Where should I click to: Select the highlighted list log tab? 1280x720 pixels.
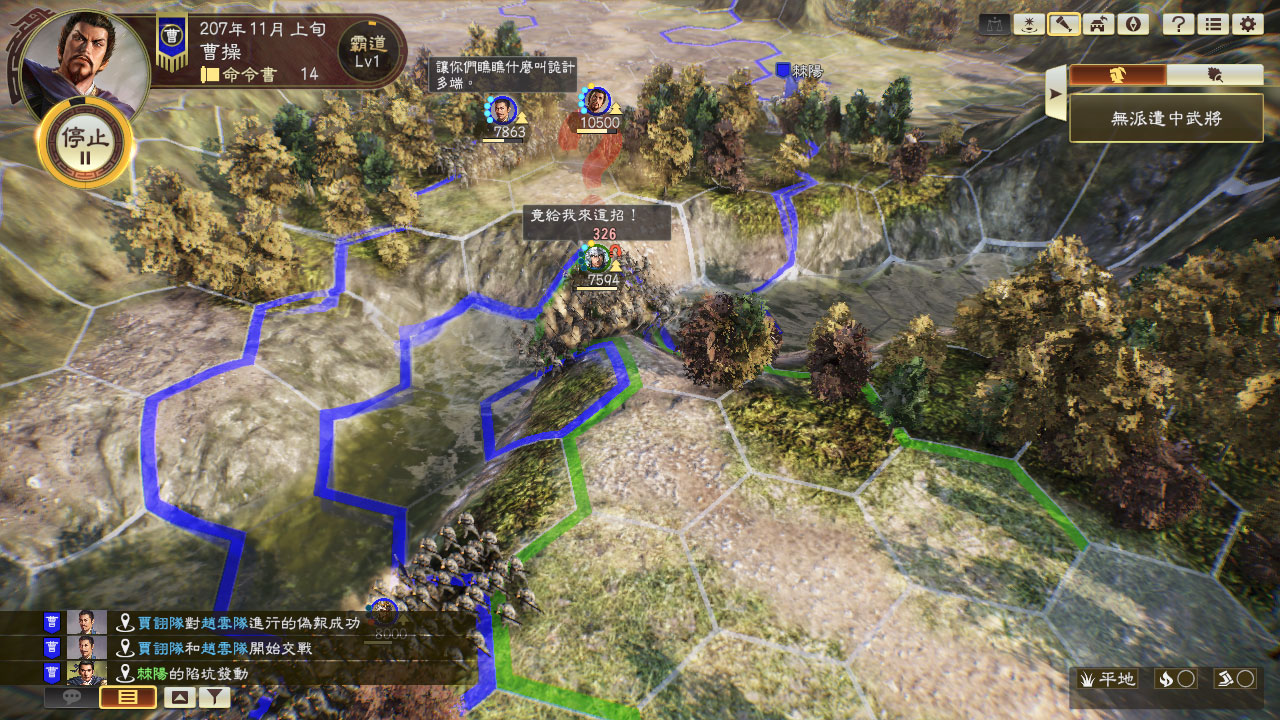point(128,698)
